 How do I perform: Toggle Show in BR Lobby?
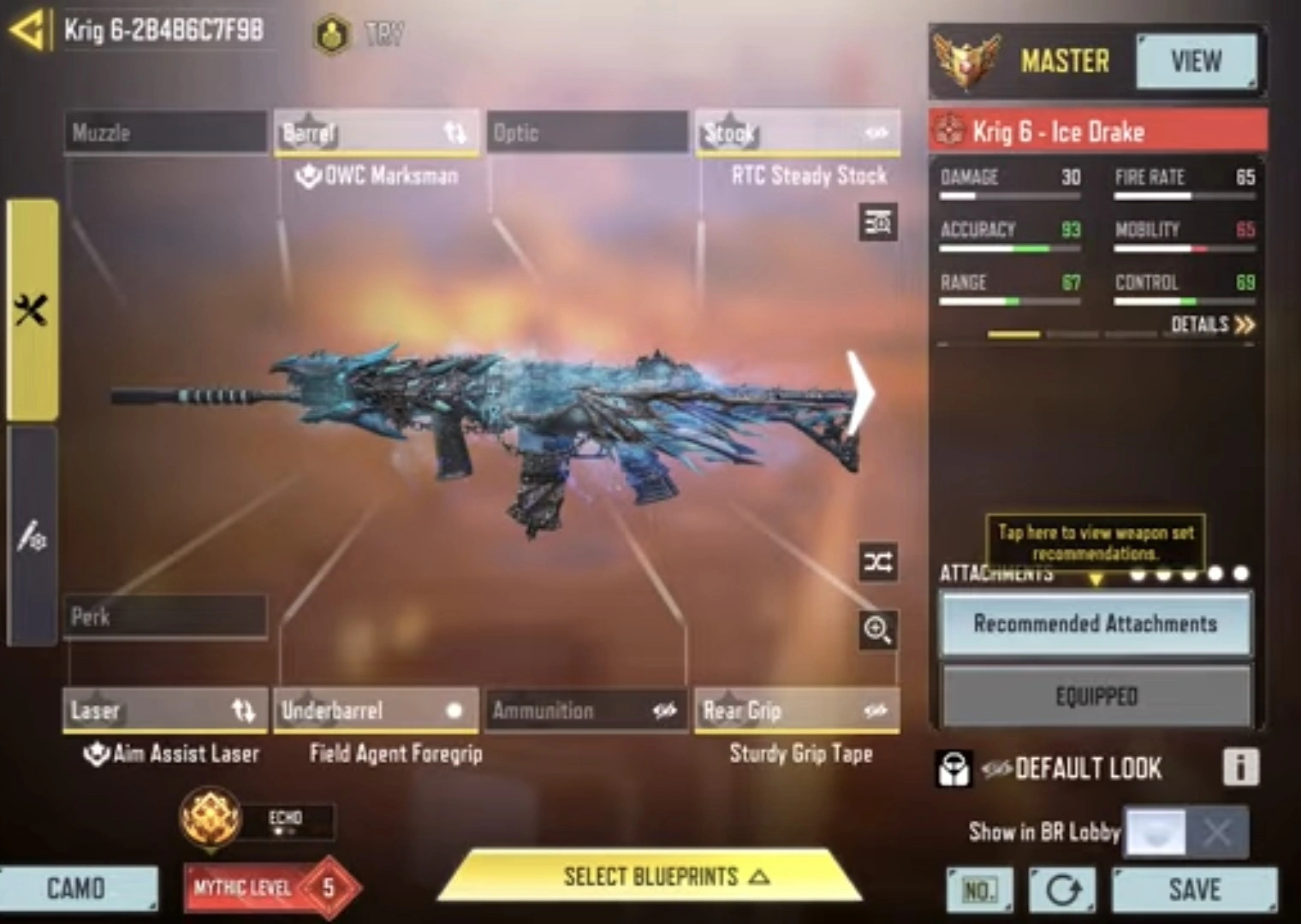(x=1185, y=831)
